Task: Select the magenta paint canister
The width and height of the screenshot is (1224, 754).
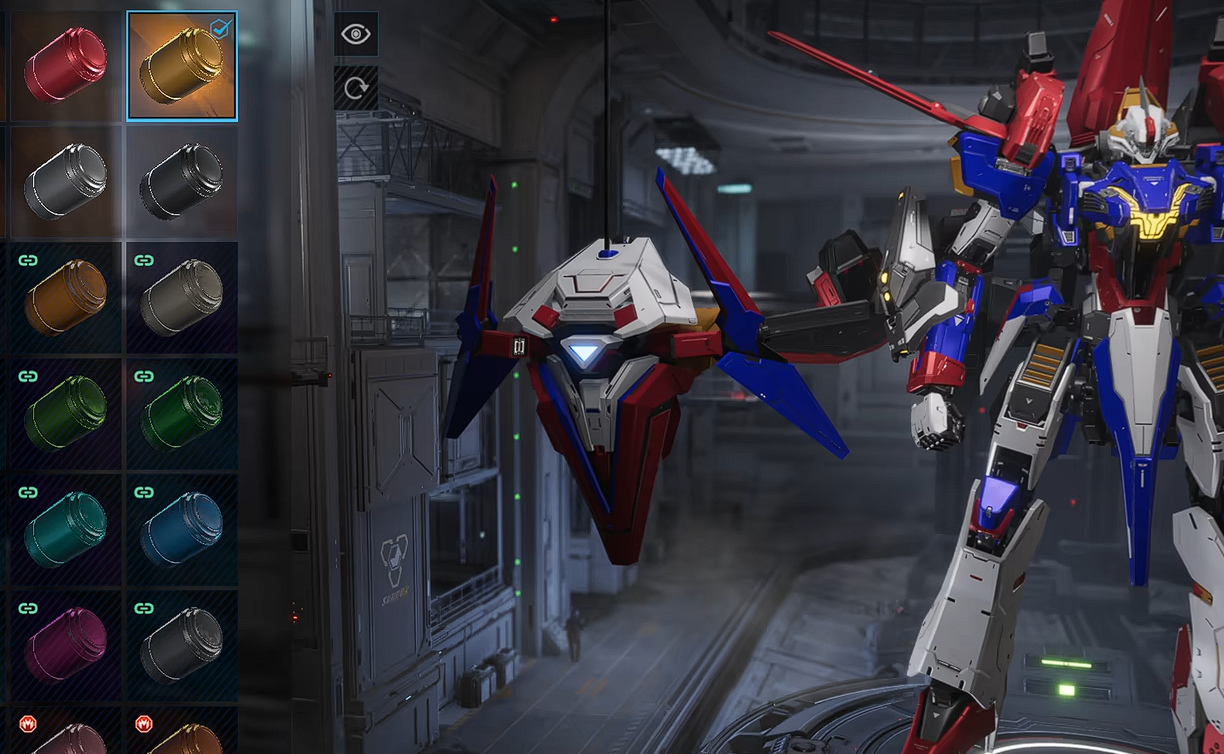Action: 65,645
